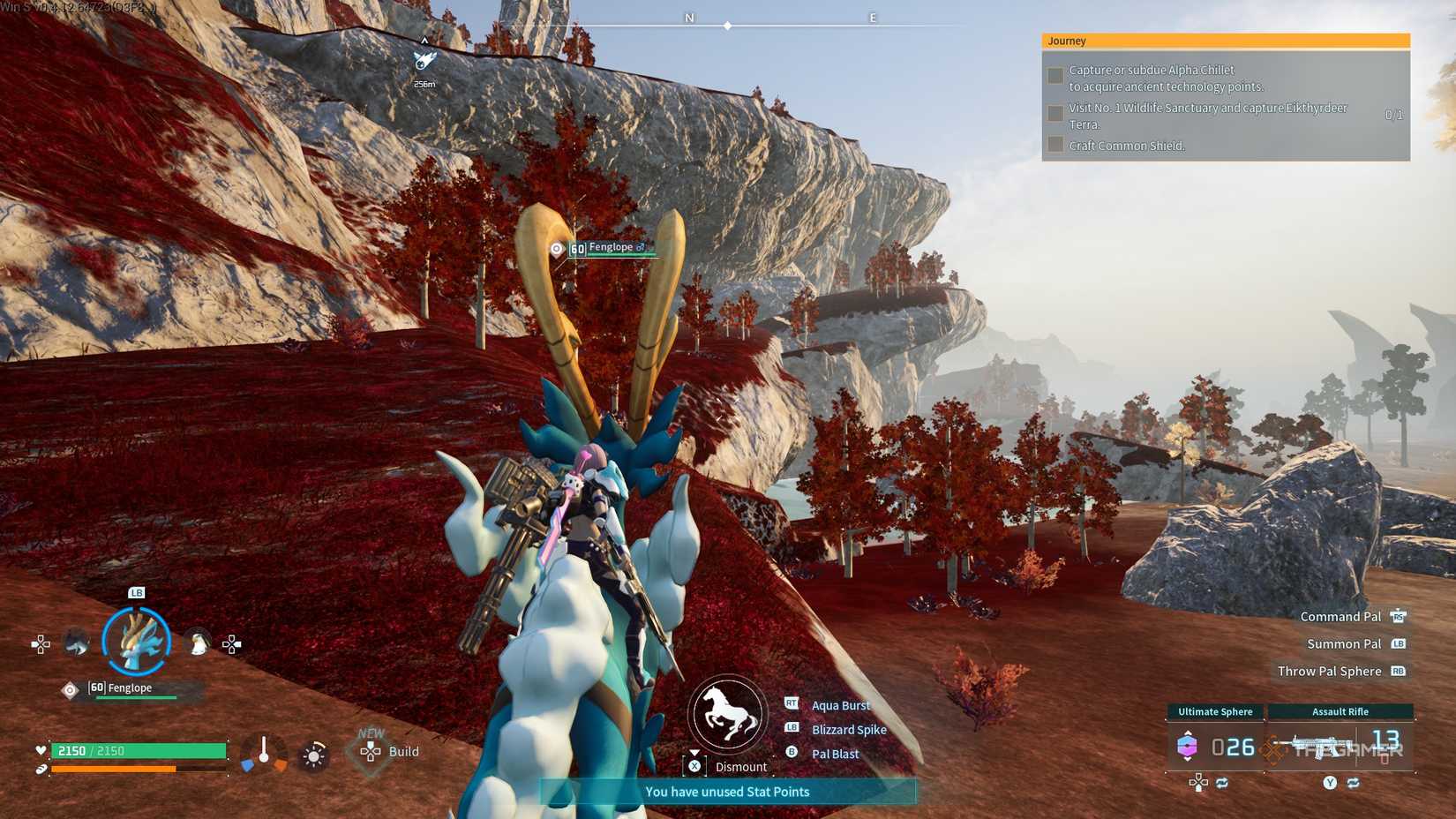This screenshot has height=819, width=1456.
Task: Click the up arrow above the Ultimate Sphere
Action: (x=1188, y=733)
